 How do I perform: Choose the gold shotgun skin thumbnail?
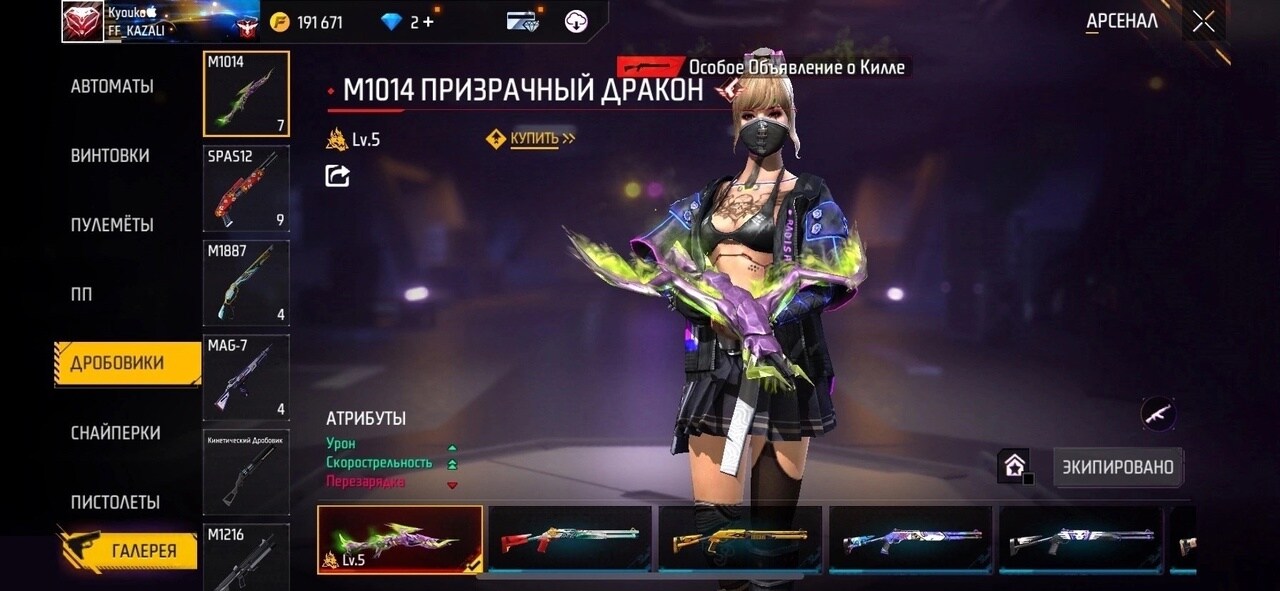[740, 539]
